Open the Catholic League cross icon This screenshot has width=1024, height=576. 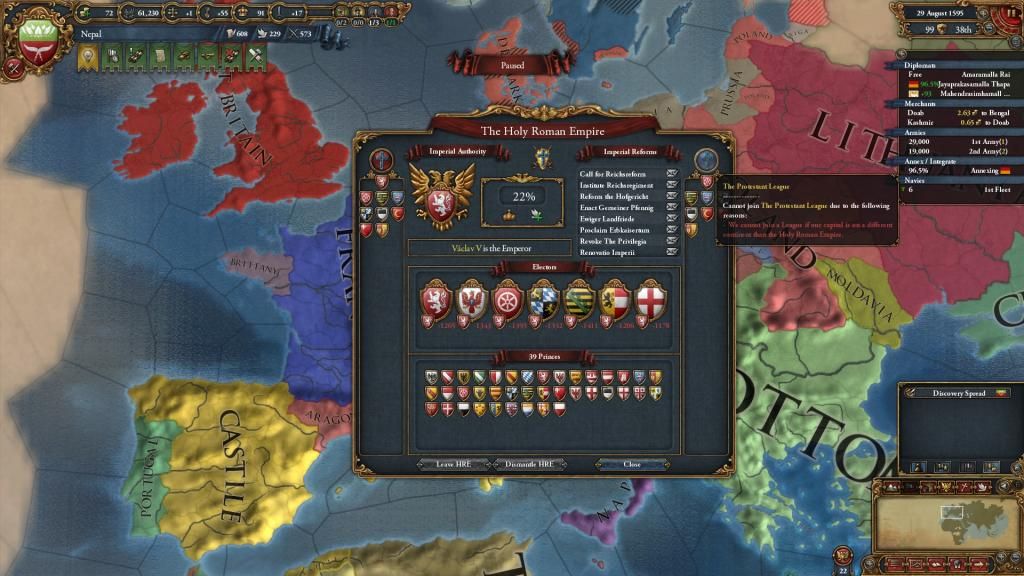pos(381,161)
